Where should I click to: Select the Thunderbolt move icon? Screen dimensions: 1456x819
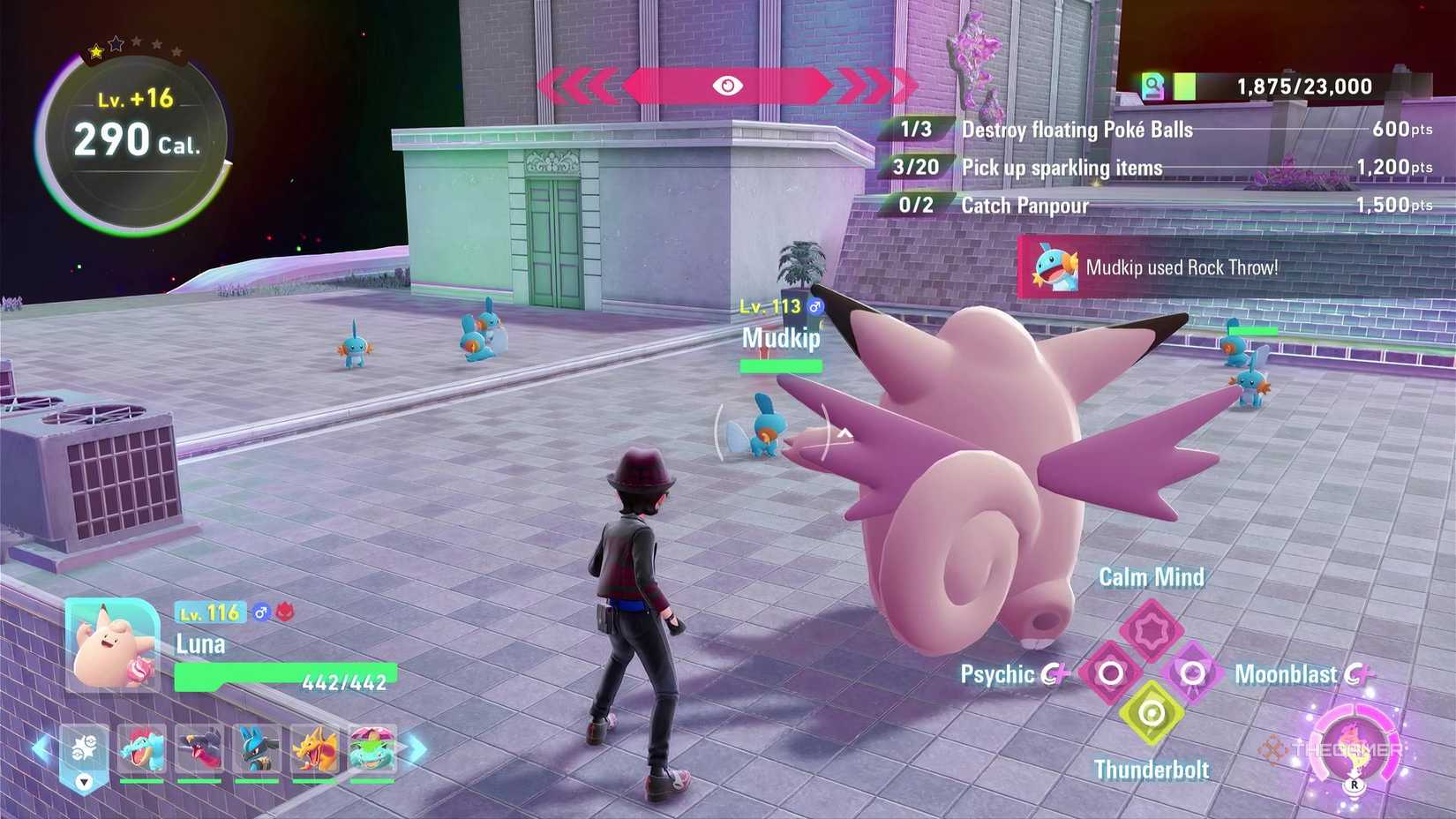pos(1153,711)
